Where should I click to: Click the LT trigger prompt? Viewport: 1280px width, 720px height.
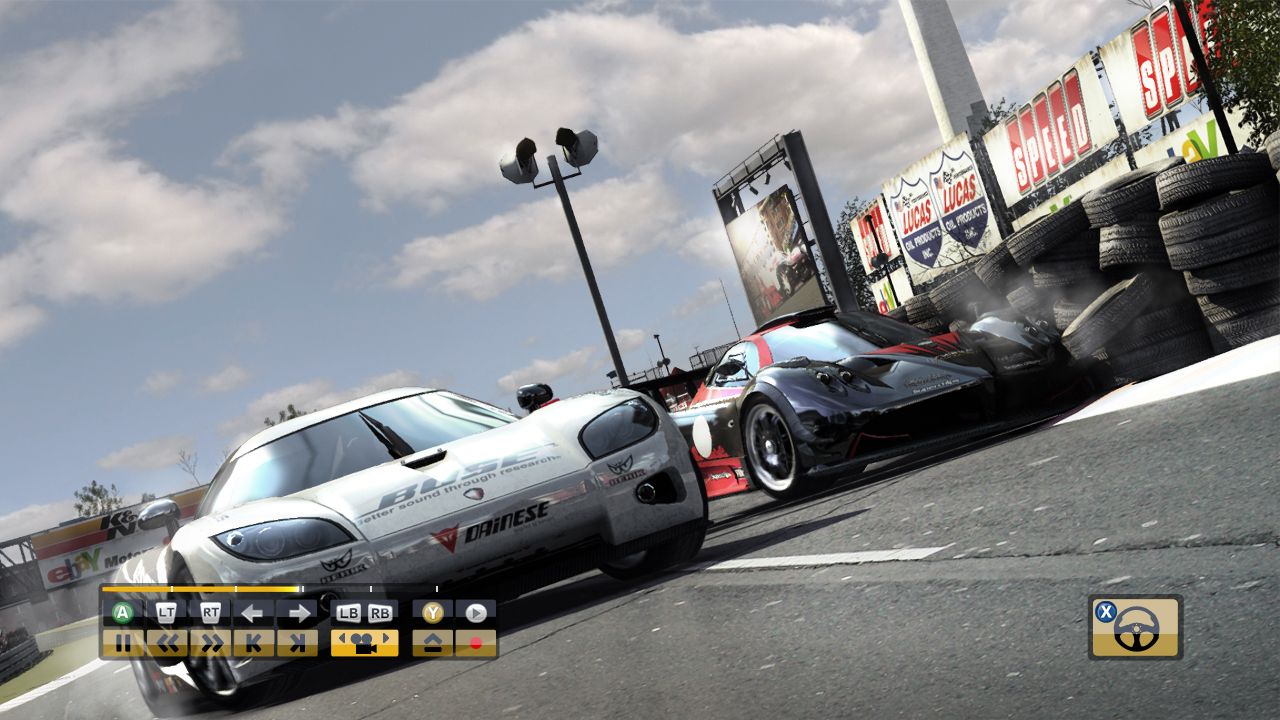[167, 612]
